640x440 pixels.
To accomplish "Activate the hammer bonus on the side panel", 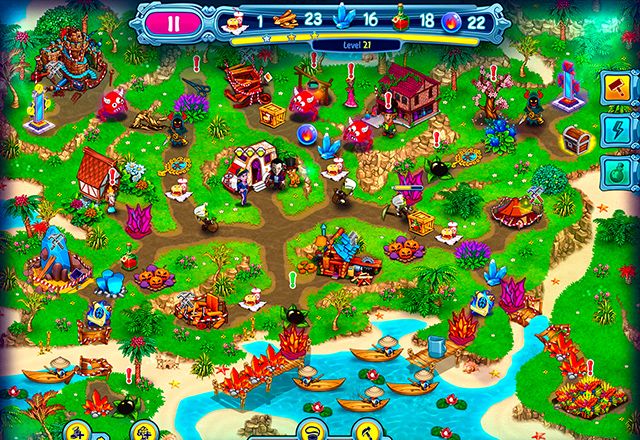I will point(620,89).
